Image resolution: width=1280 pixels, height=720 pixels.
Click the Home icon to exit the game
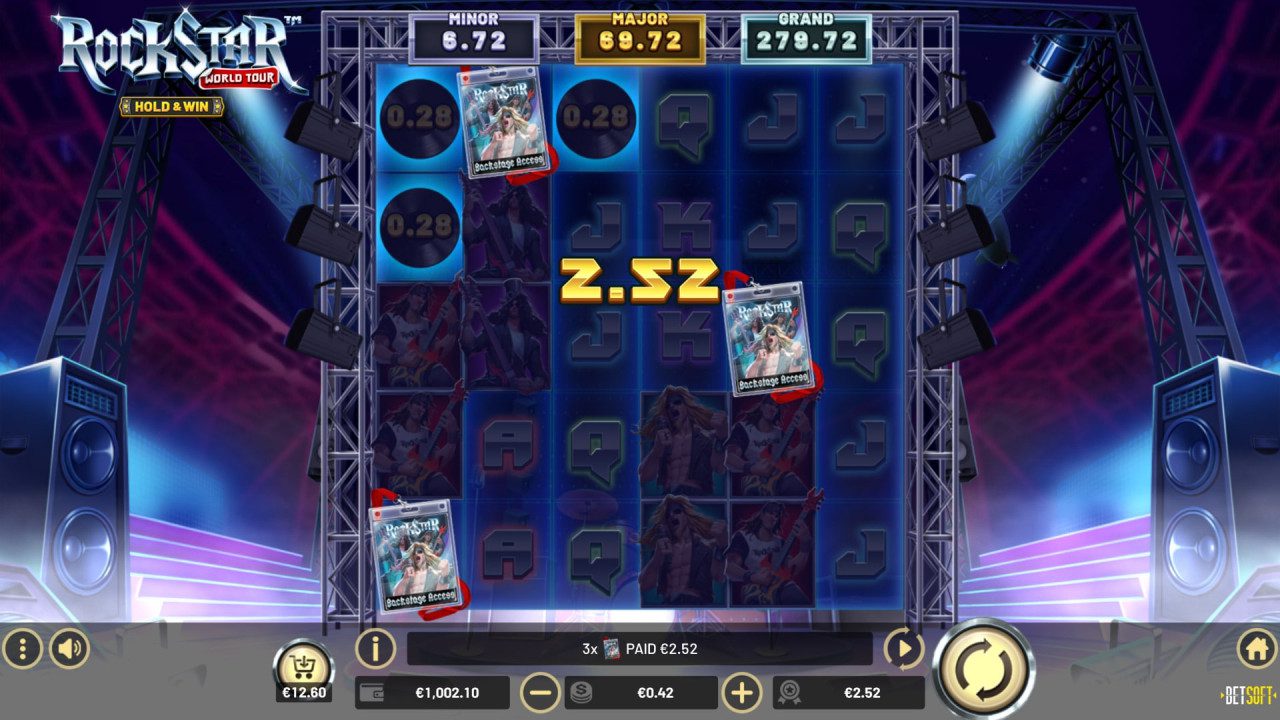click(1258, 648)
